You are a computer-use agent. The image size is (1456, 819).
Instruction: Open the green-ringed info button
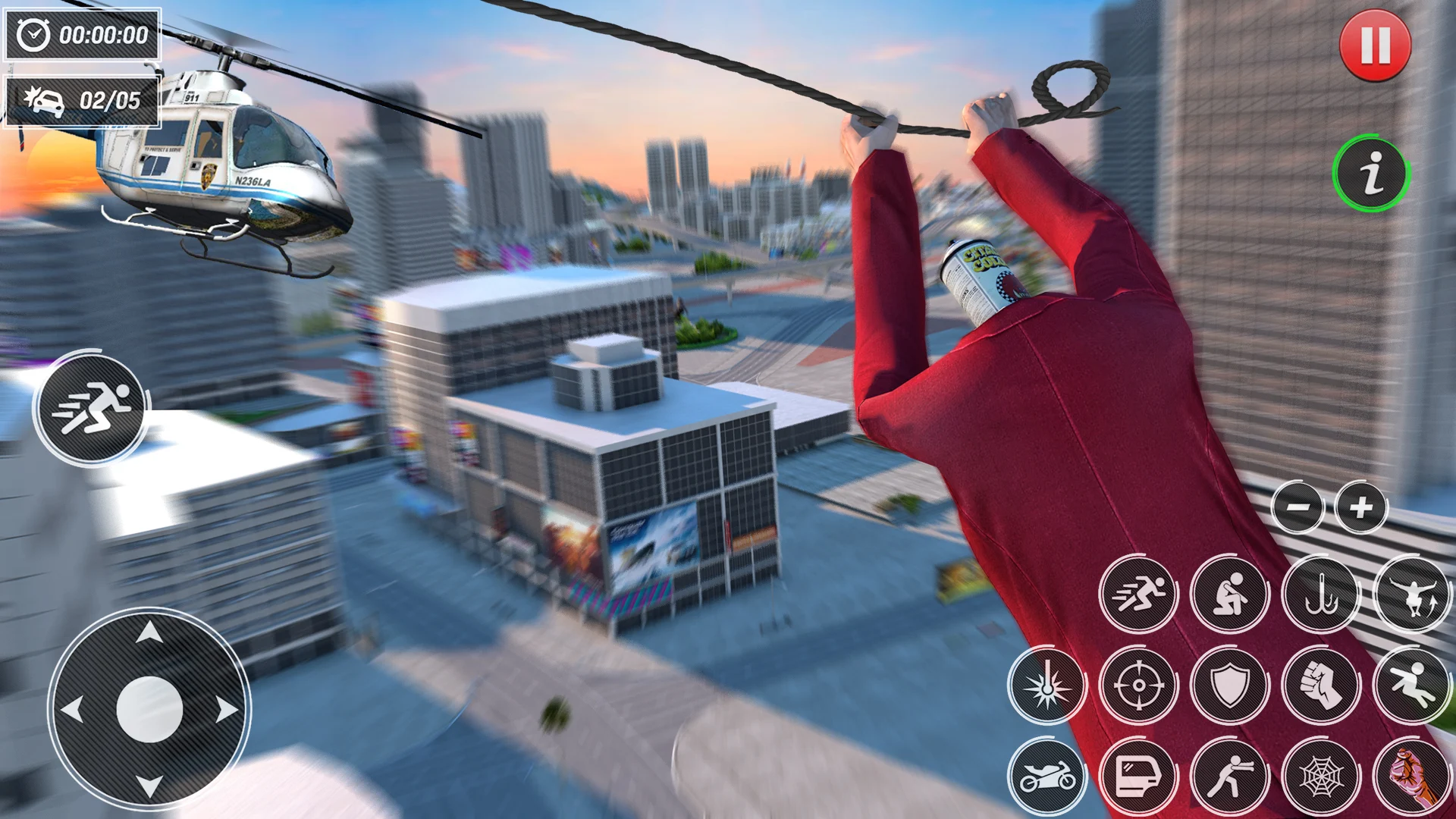(1371, 174)
